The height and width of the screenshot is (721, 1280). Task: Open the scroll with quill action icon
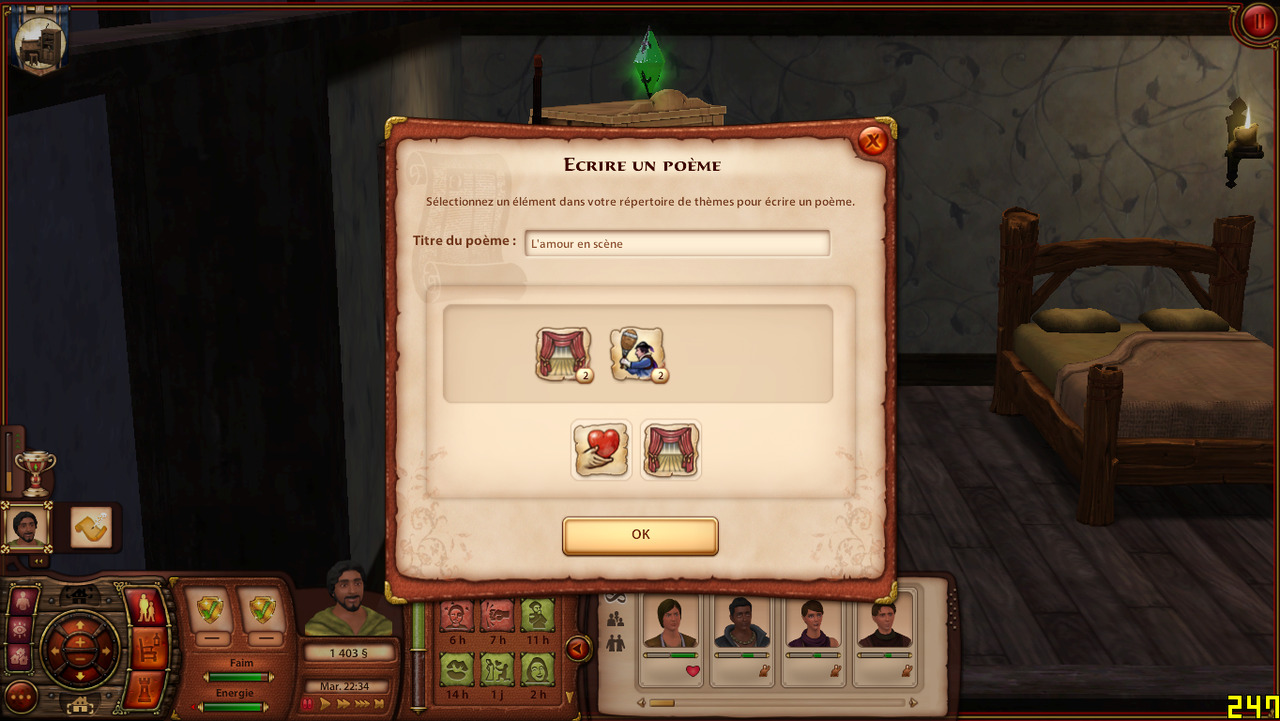point(91,527)
